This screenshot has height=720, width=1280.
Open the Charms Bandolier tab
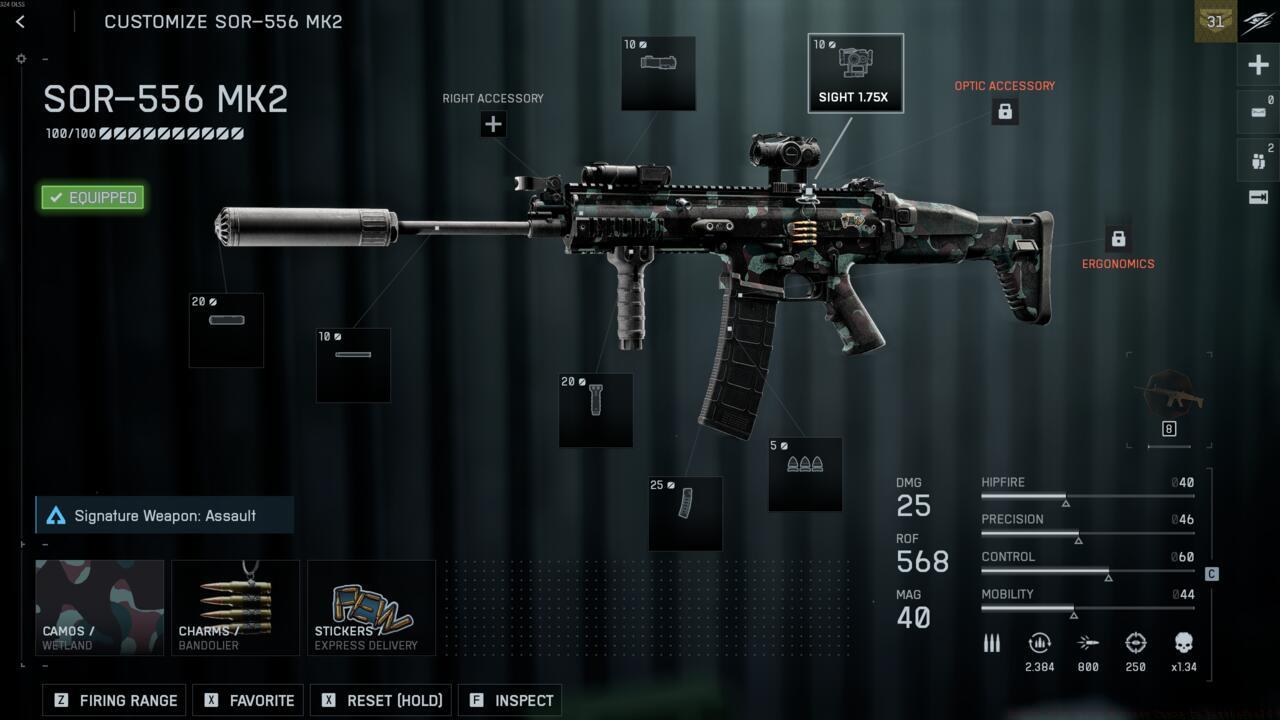point(235,607)
